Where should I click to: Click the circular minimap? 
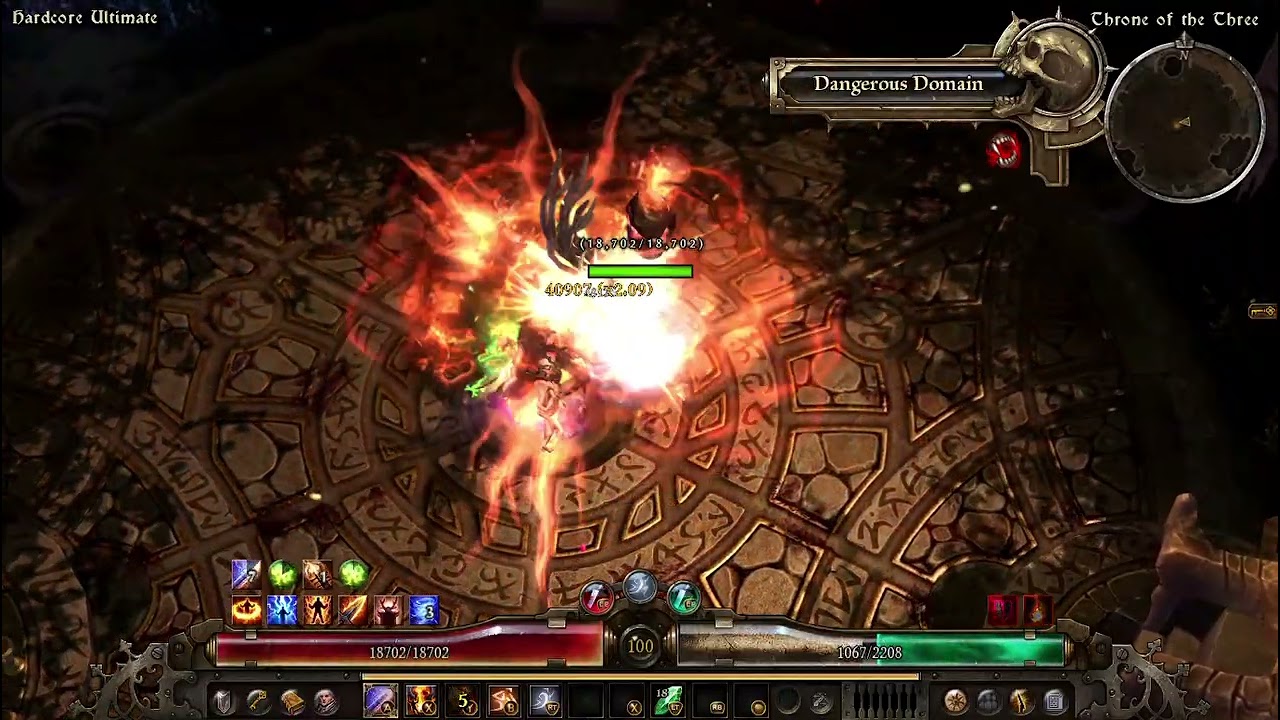pyautogui.click(x=1184, y=121)
